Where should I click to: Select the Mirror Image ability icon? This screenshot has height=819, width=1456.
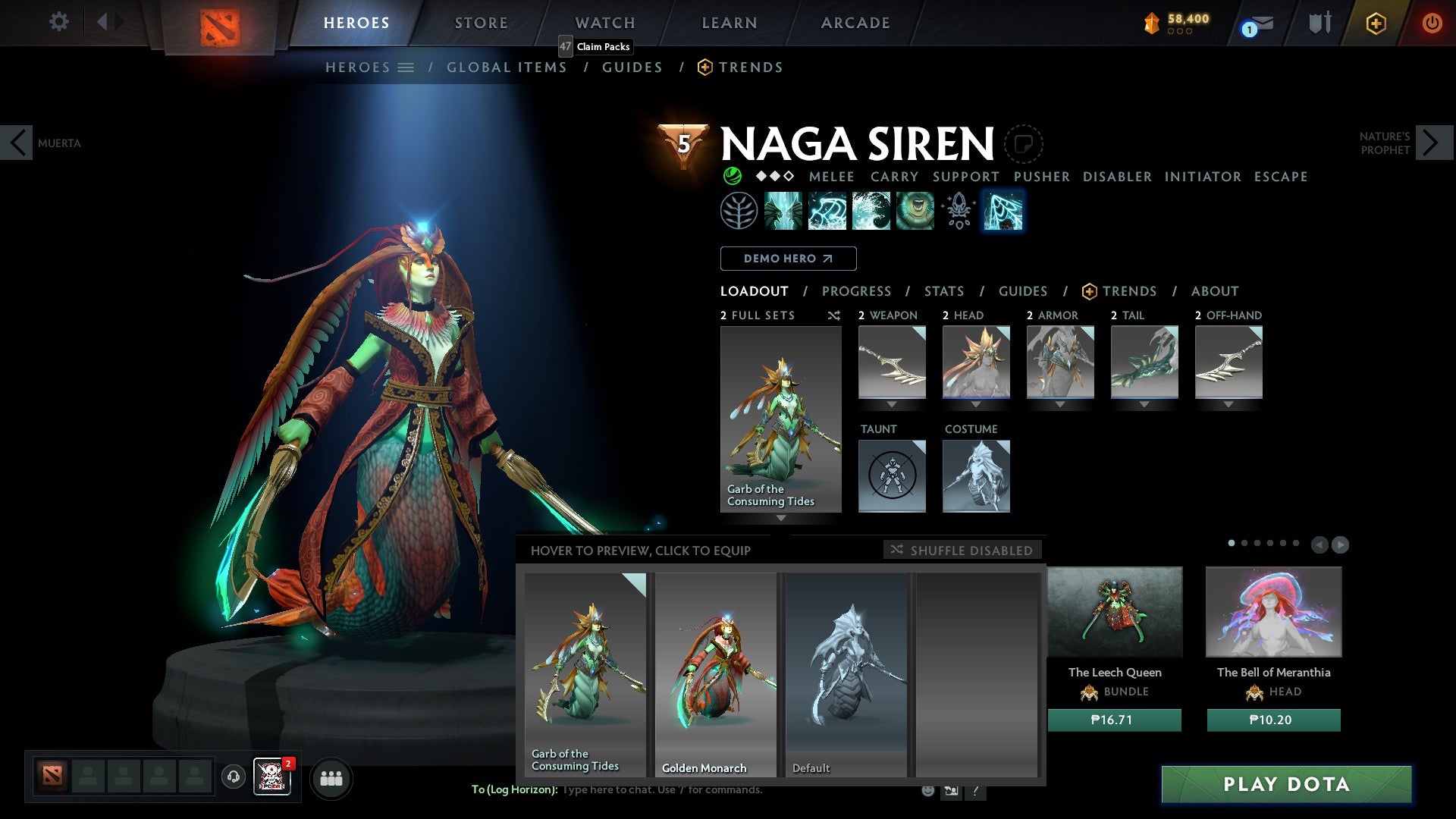(785, 211)
